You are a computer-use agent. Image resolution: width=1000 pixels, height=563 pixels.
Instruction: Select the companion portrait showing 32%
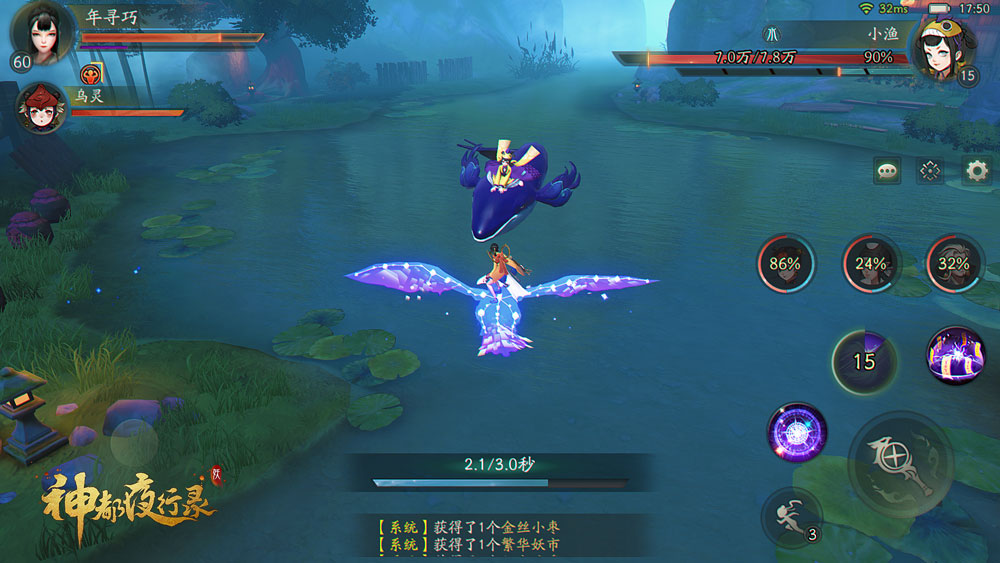click(x=954, y=264)
